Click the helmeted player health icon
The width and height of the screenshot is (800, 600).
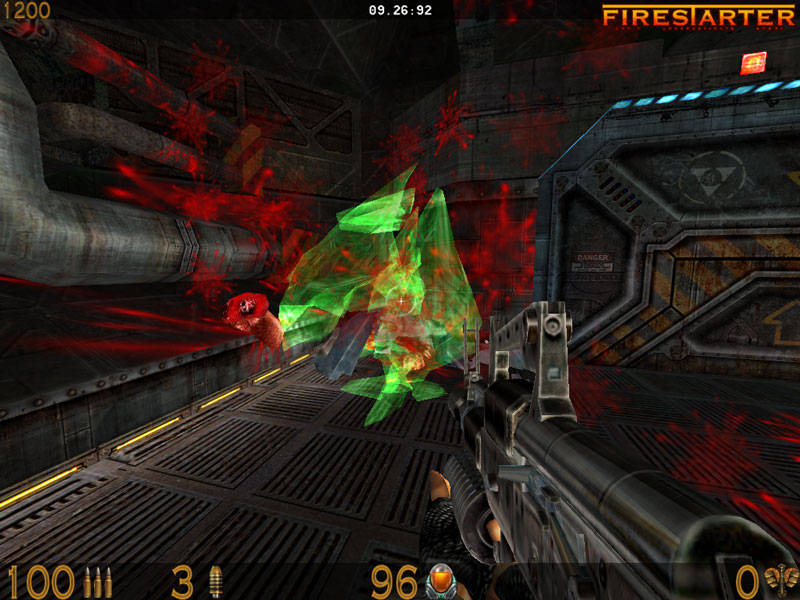(440, 580)
